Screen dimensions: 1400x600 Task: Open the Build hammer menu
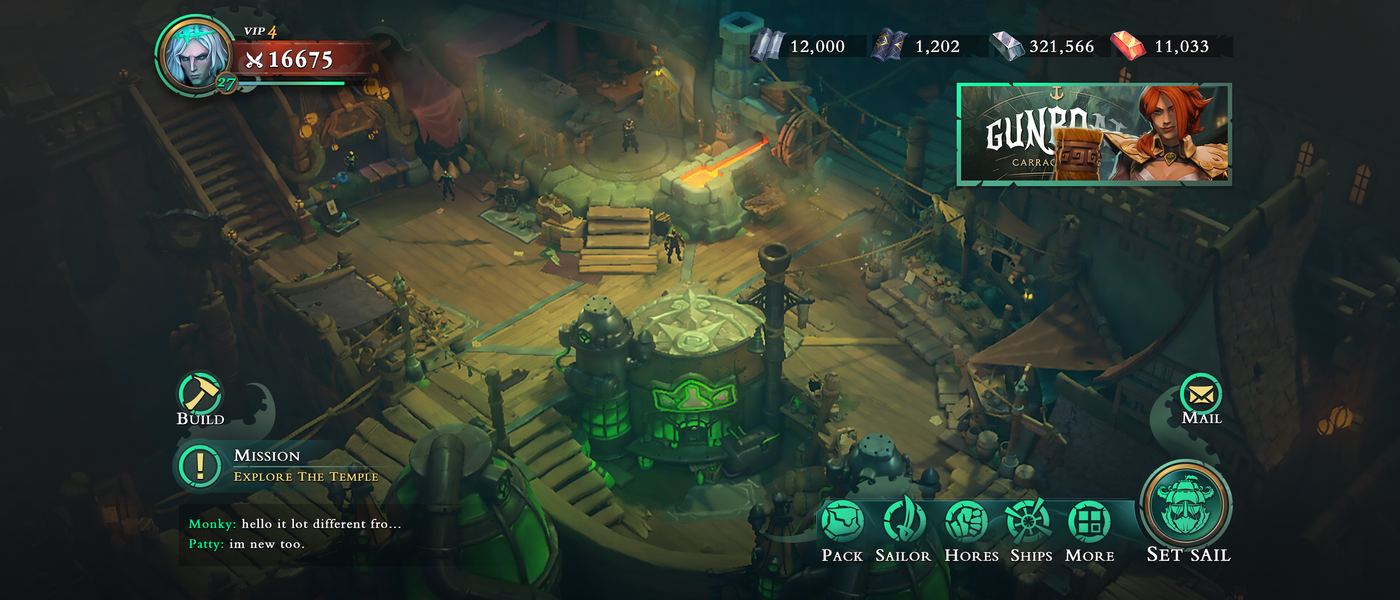pos(200,394)
